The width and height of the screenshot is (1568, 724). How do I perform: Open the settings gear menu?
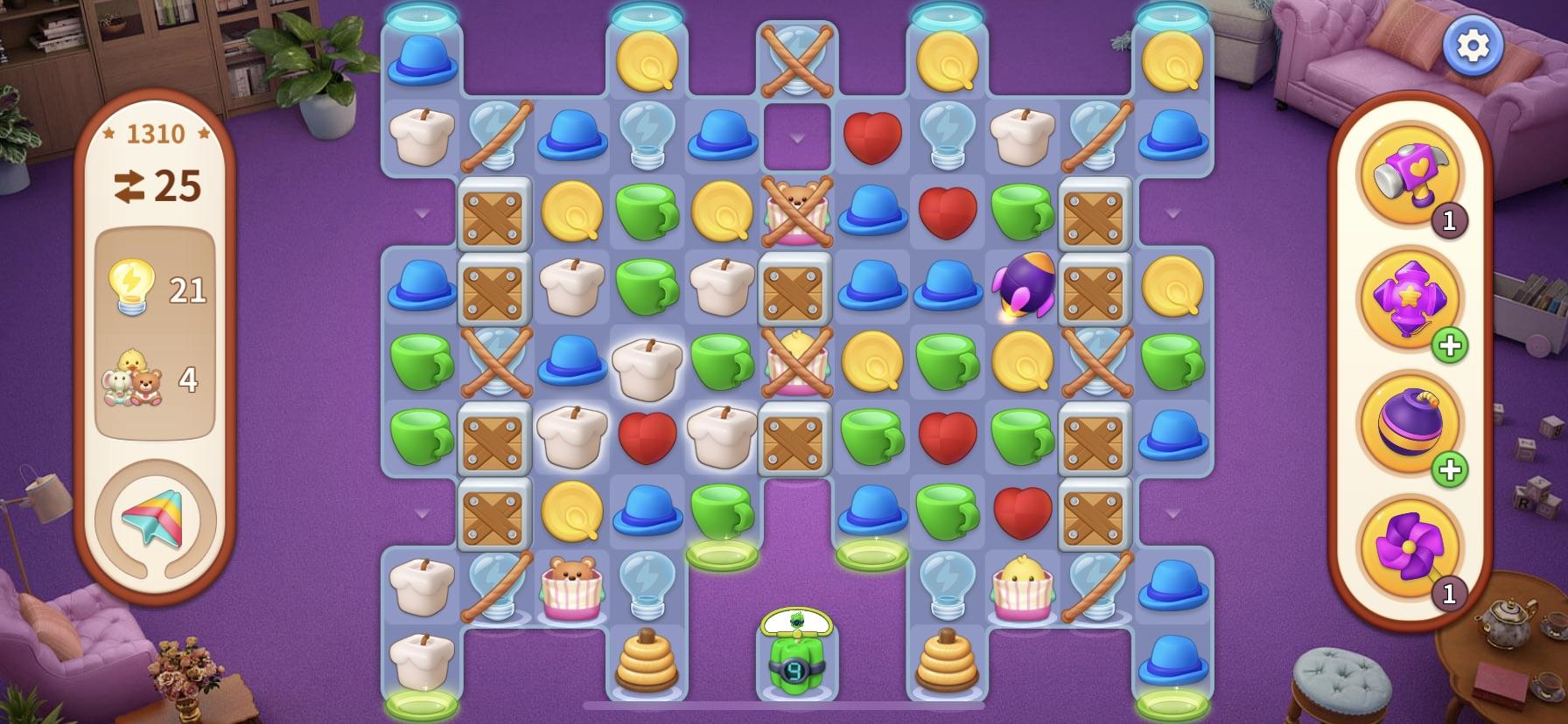pyautogui.click(x=1472, y=45)
